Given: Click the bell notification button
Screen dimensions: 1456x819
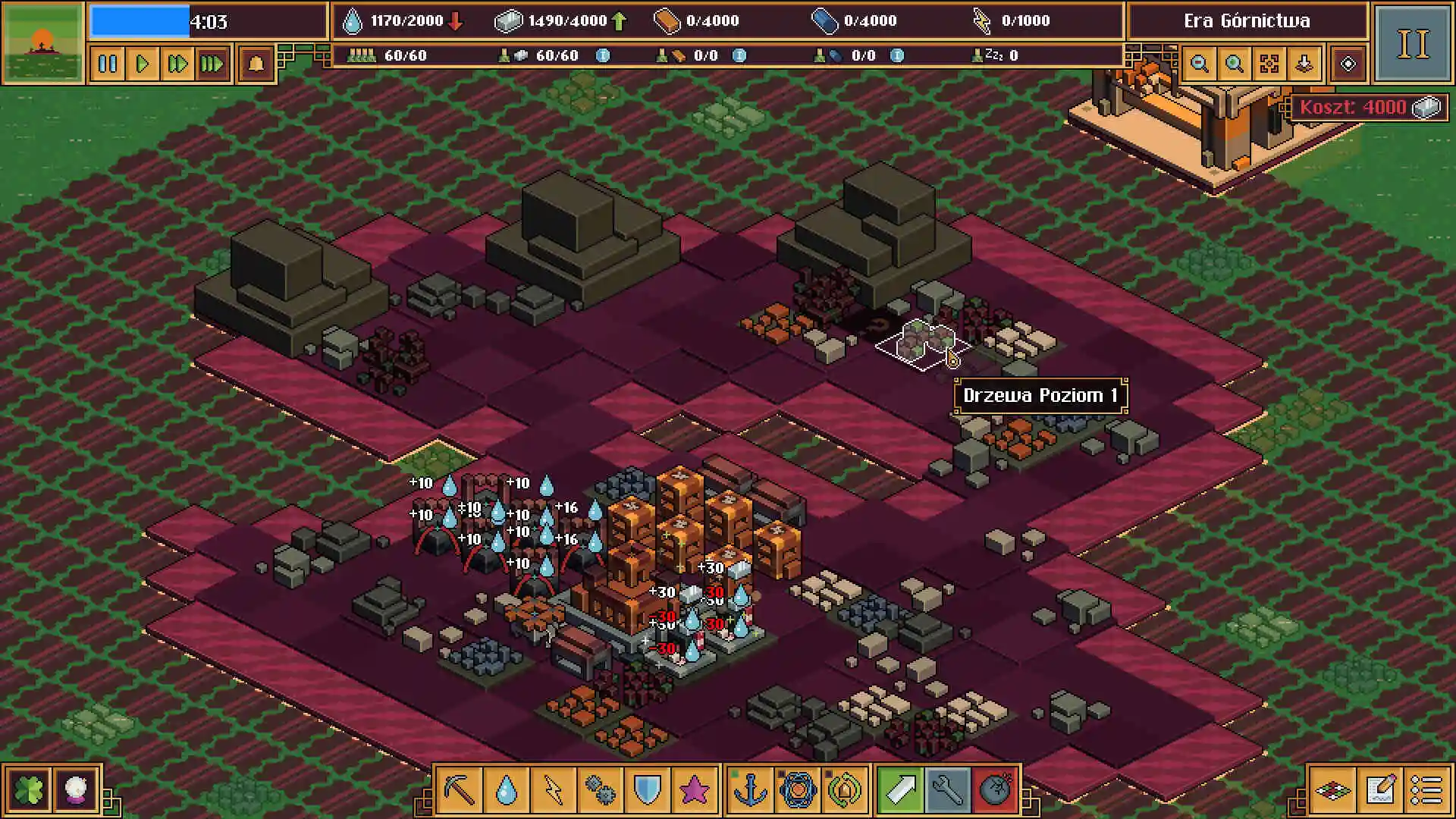Looking at the screenshot, I should (x=256, y=64).
